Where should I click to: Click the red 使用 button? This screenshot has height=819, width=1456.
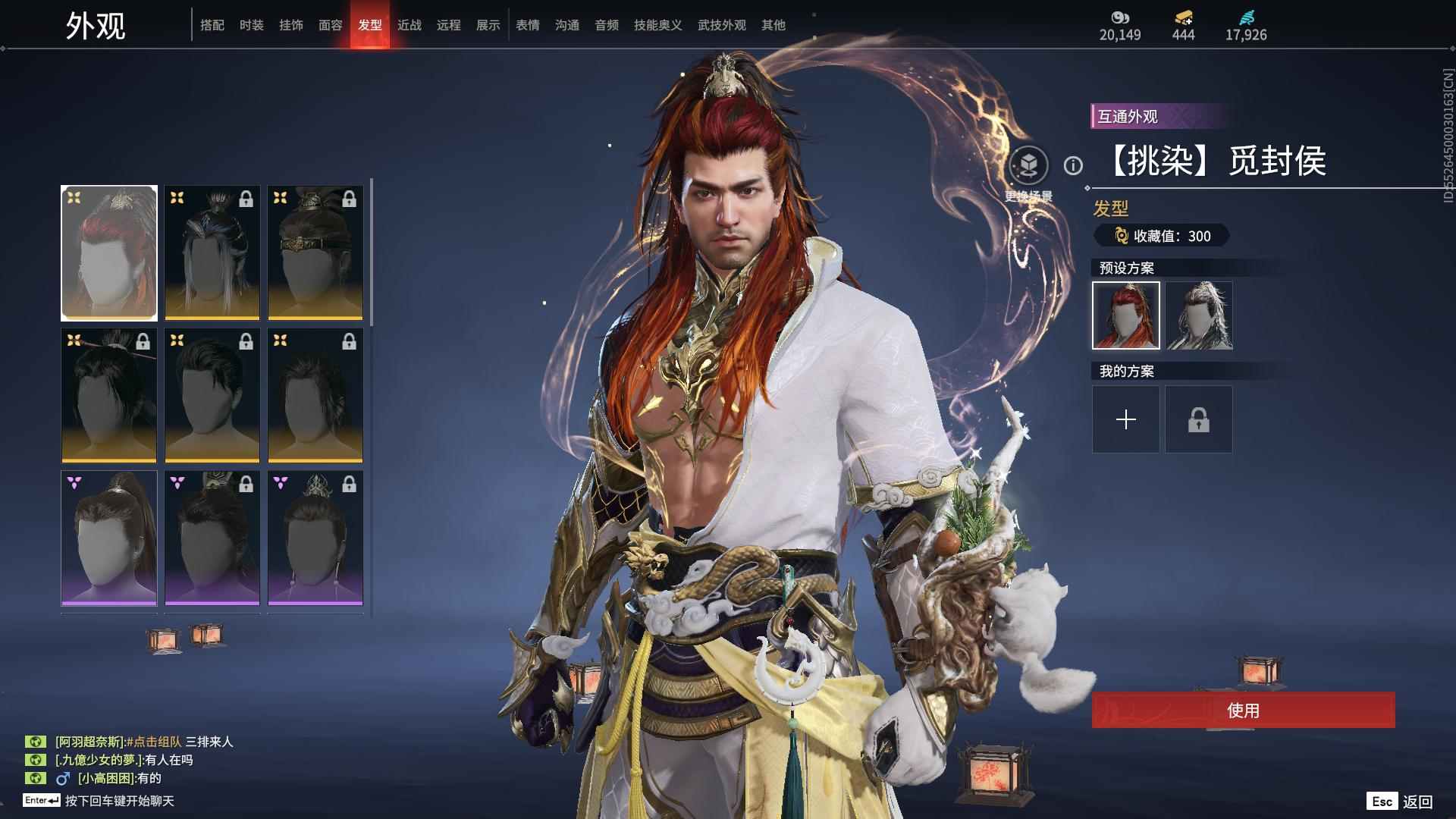1243,710
